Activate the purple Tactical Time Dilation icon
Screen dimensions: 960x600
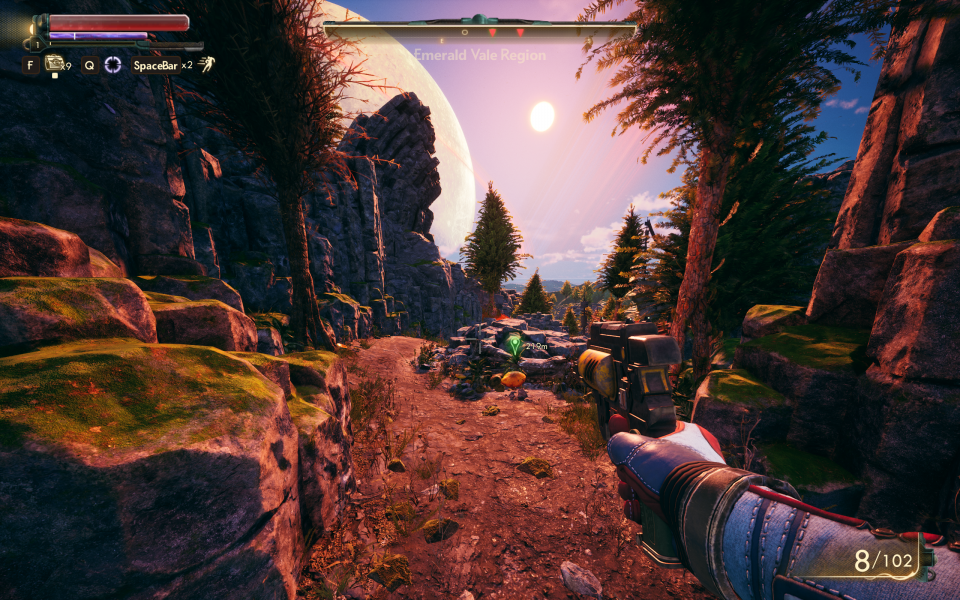(113, 65)
